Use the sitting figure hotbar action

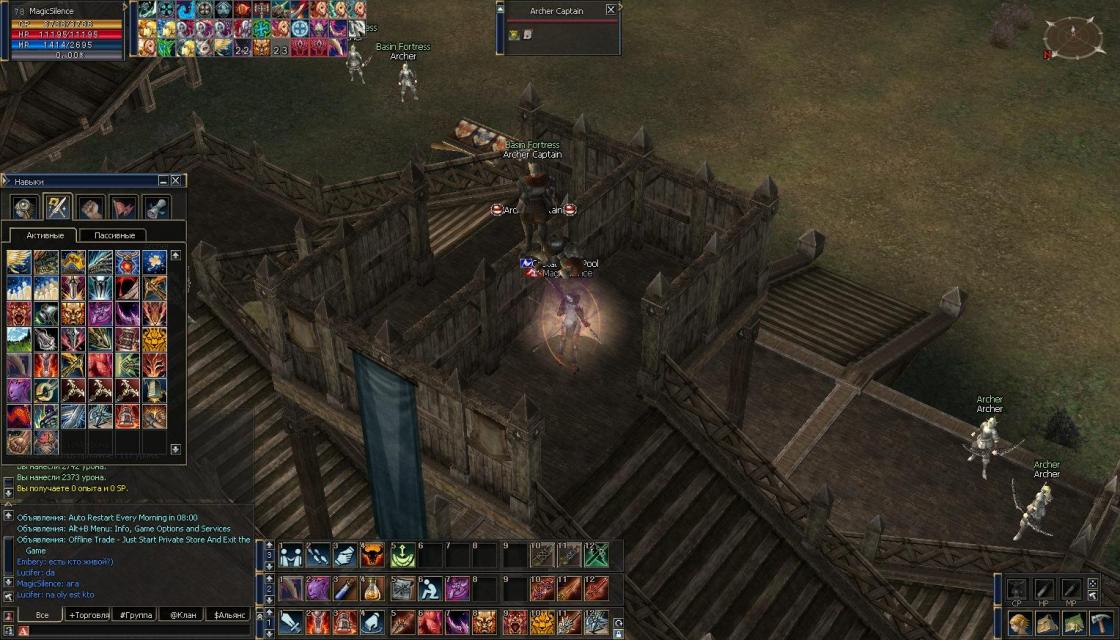(x=429, y=588)
